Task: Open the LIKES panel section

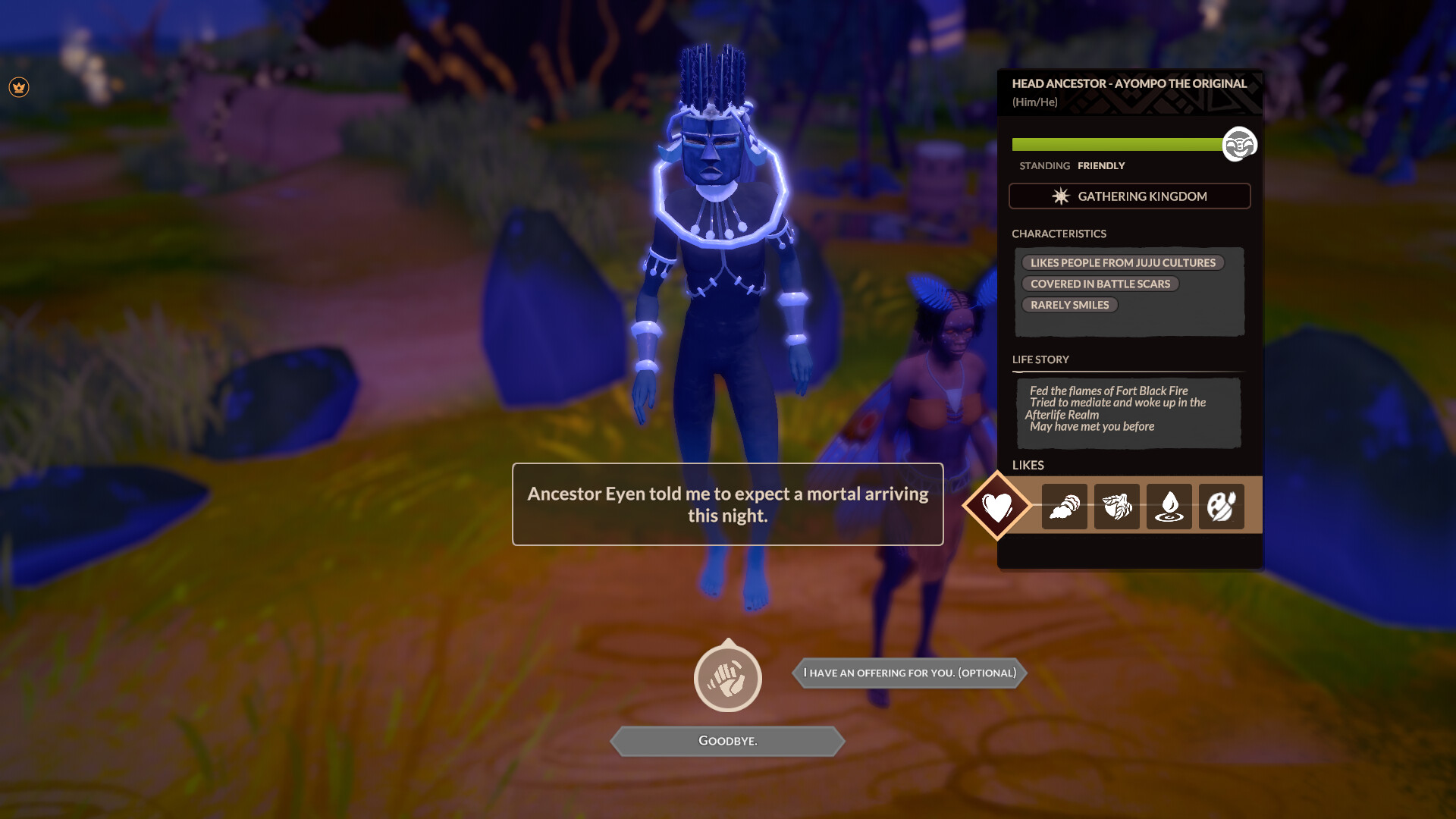Action: point(1028,465)
